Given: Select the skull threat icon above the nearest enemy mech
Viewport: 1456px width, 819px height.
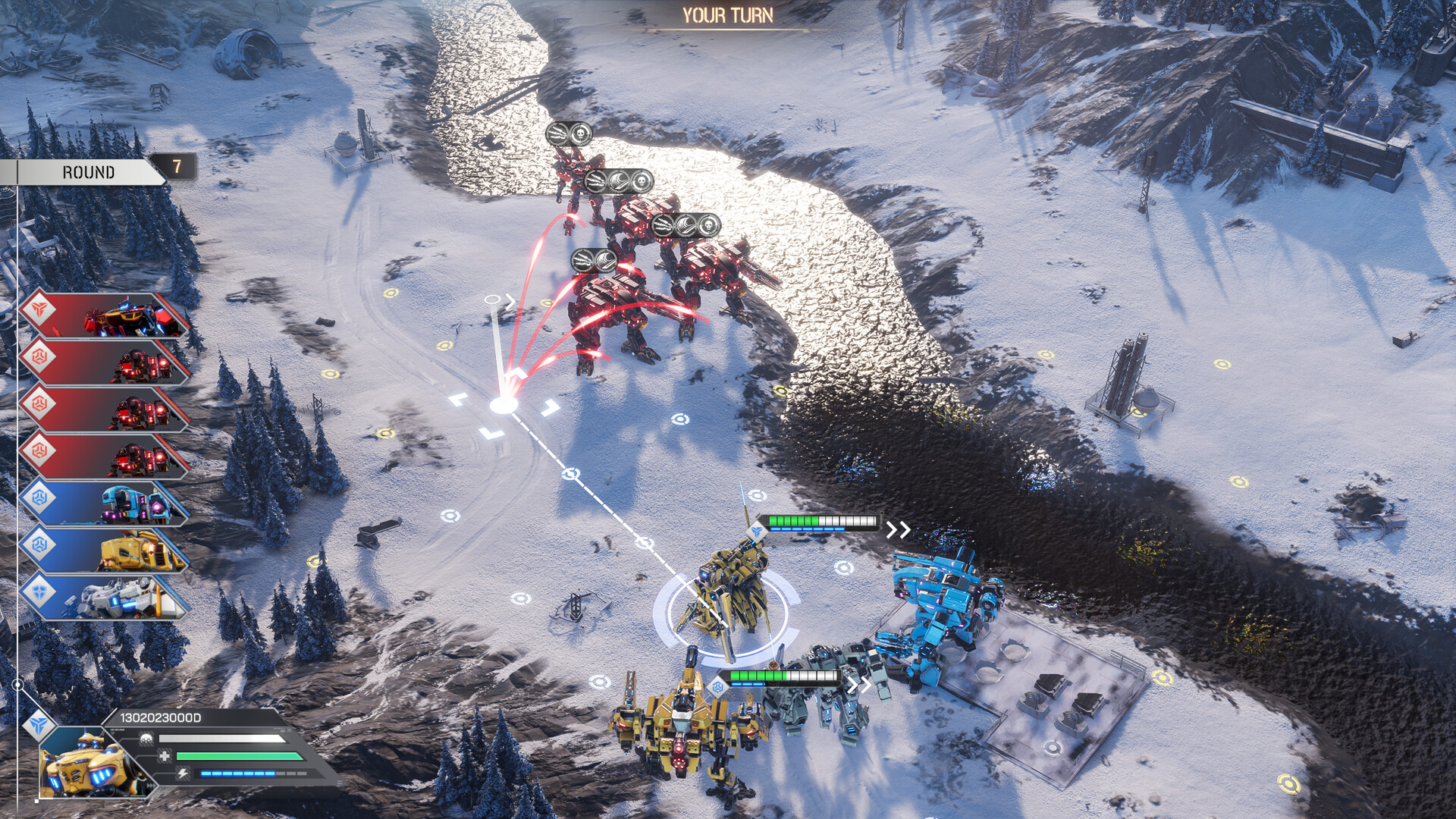Looking at the screenshot, I should pyautogui.click(x=708, y=226).
